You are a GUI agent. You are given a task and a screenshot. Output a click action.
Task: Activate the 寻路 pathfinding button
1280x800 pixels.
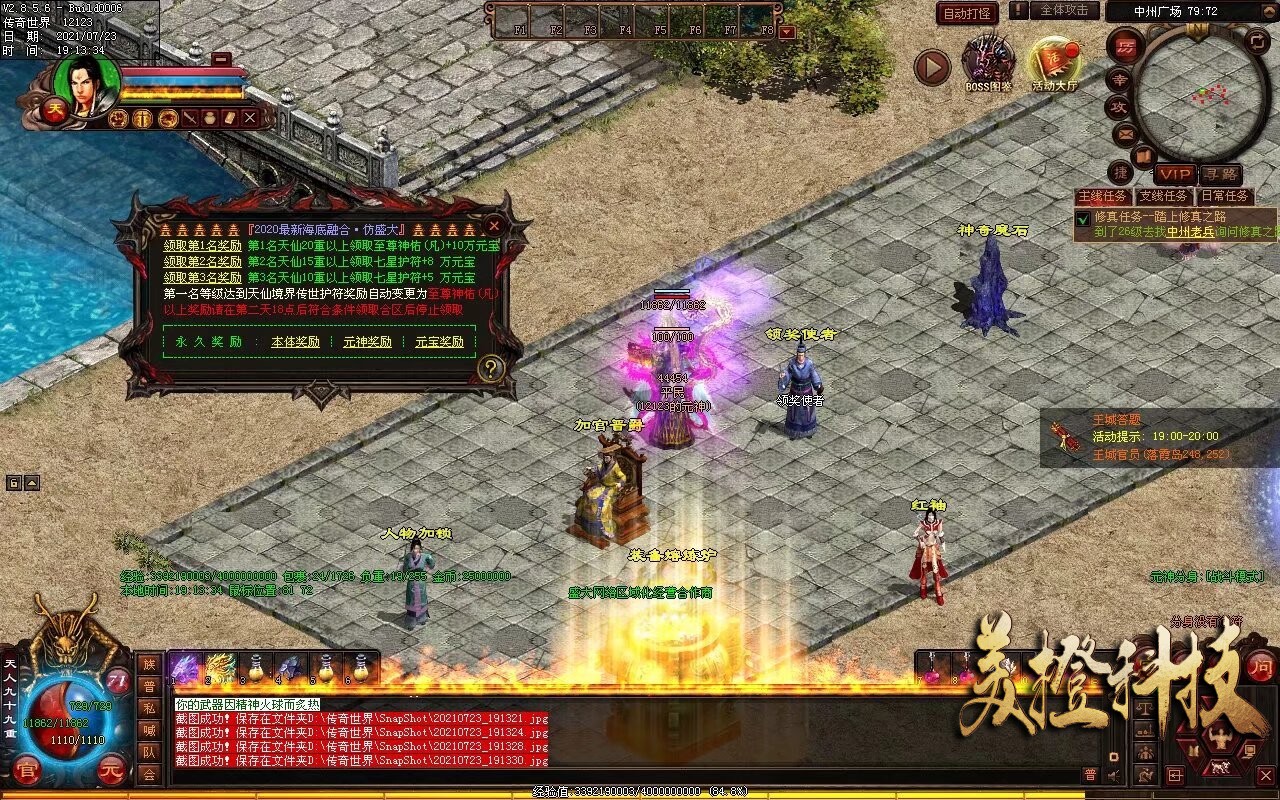pyautogui.click(x=1220, y=174)
